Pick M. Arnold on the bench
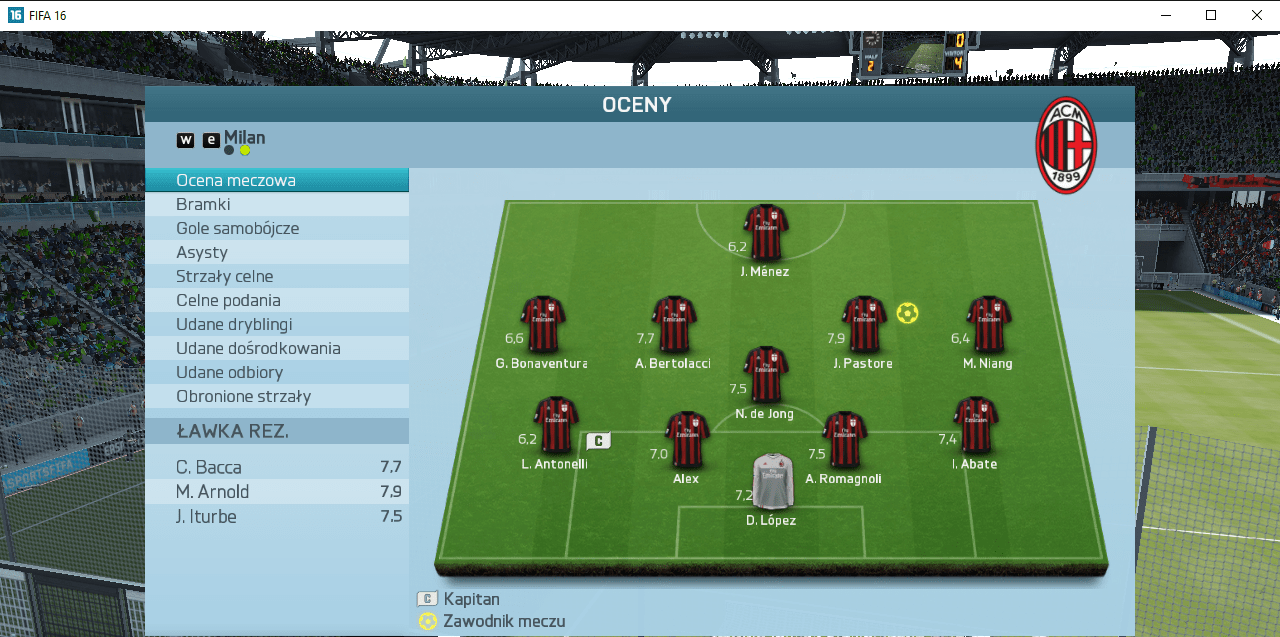 (277, 492)
